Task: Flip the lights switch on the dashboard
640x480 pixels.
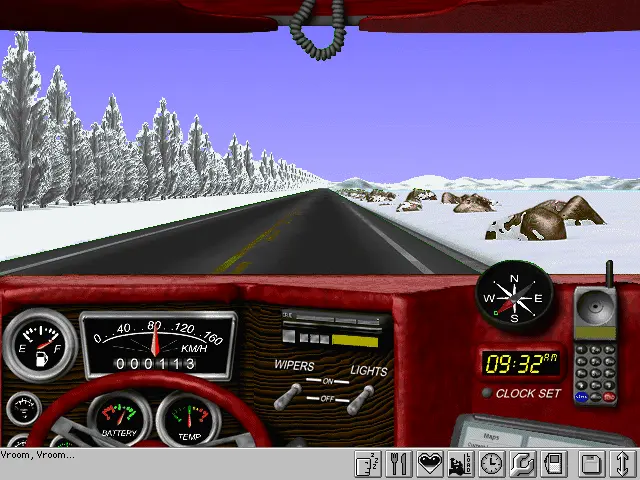Action: [356, 397]
